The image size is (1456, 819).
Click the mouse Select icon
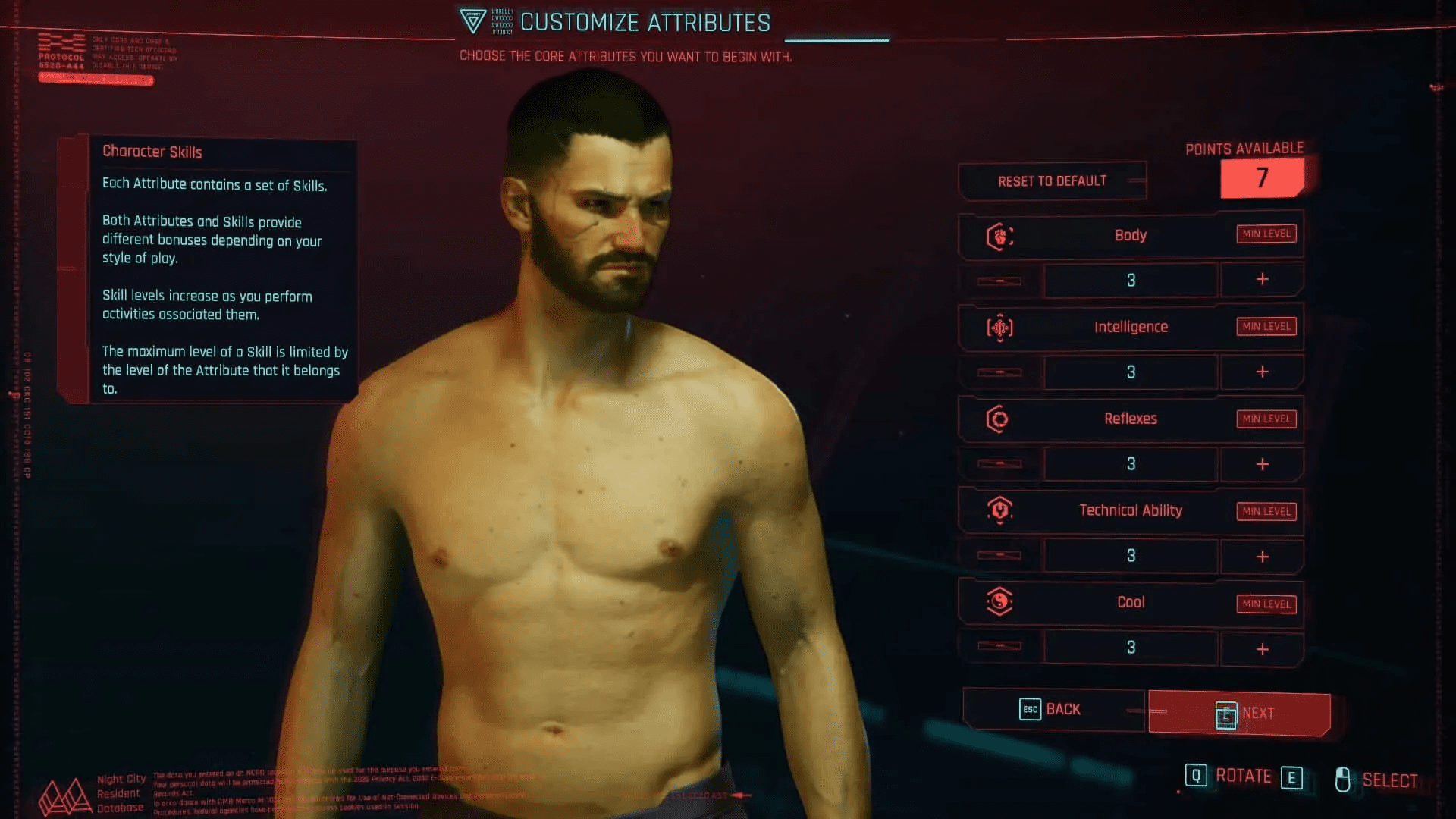(1343, 779)
